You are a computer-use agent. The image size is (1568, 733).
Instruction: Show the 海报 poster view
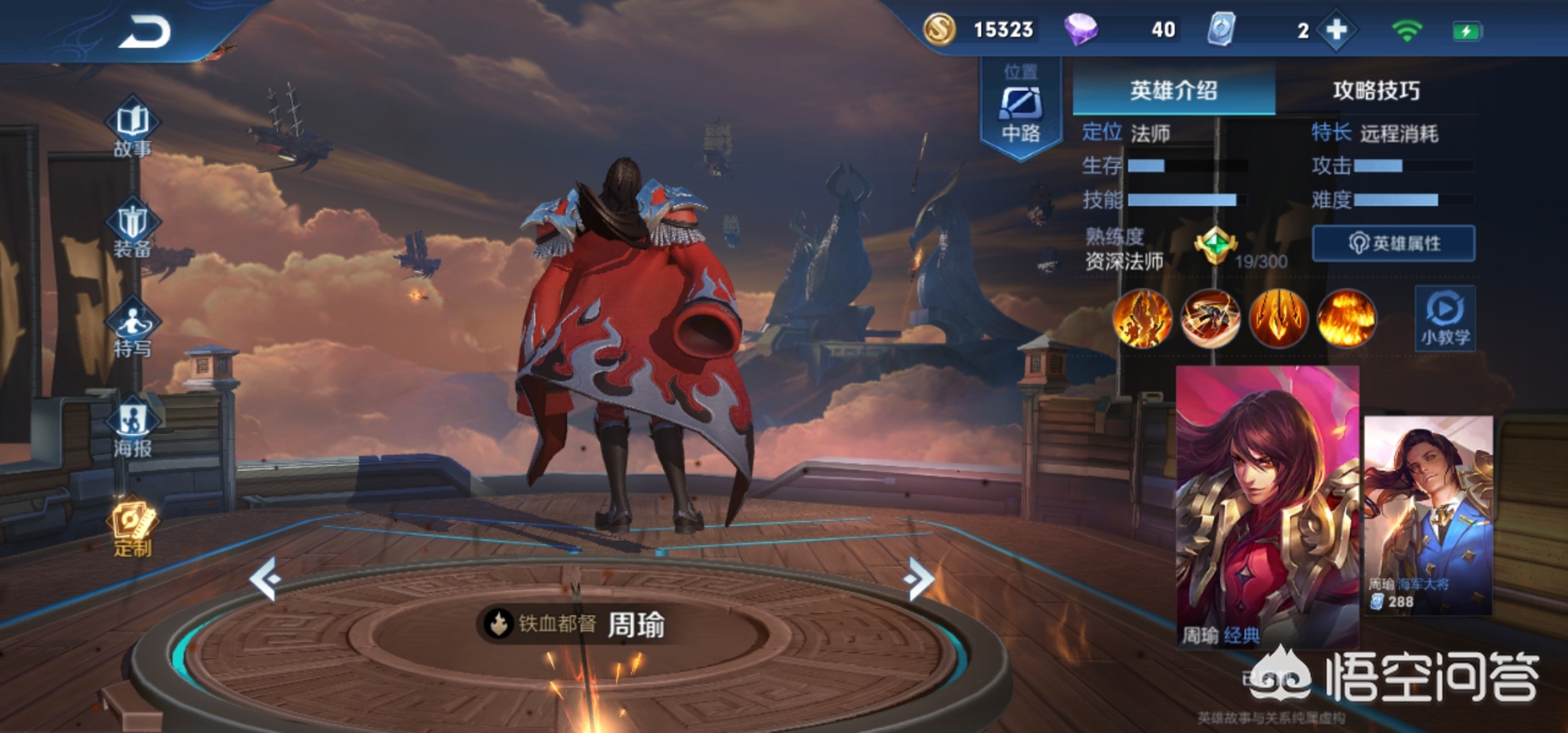(132, 428)
